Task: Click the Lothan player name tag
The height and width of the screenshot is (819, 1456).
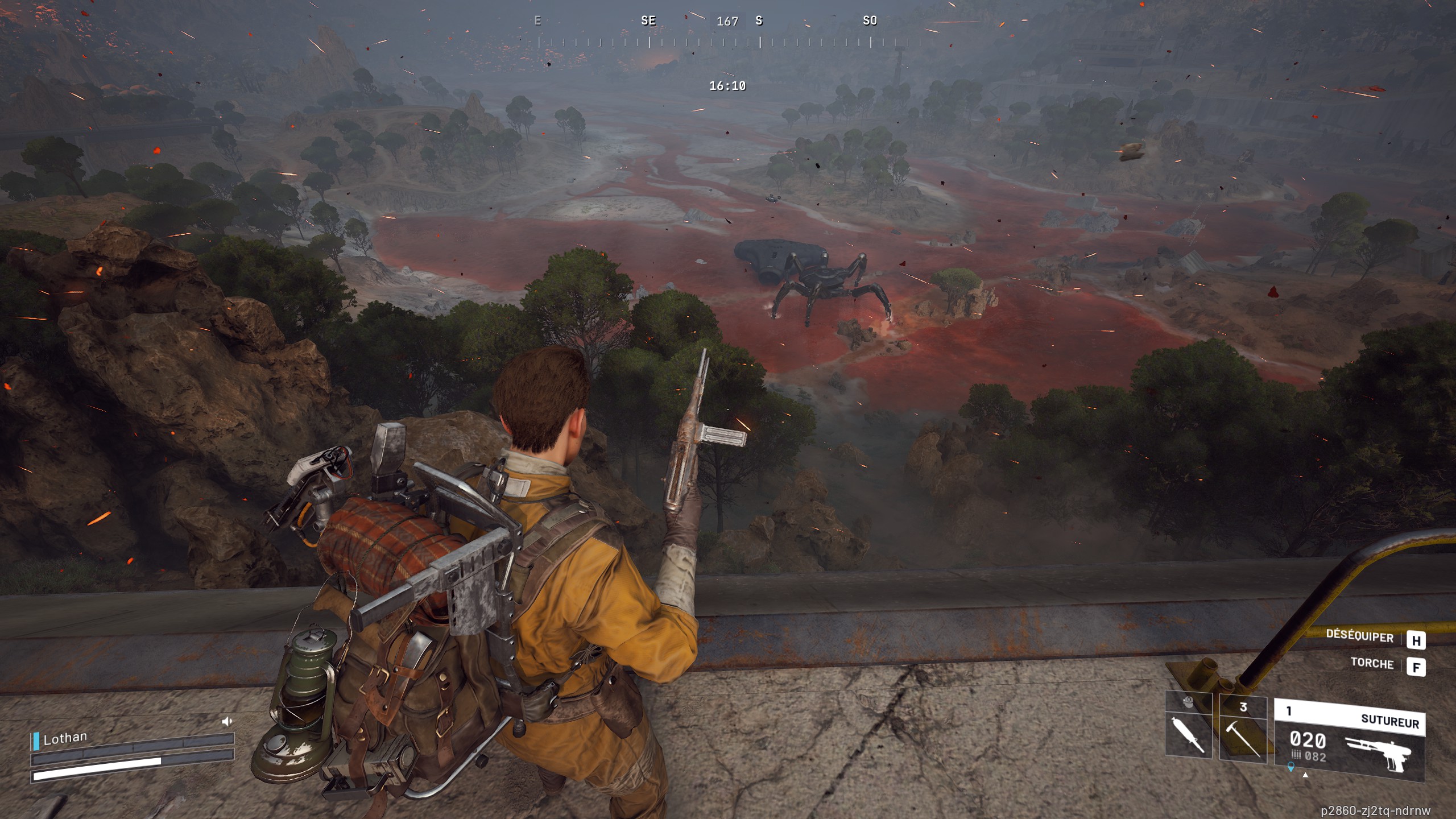Action: coord(65,738)
